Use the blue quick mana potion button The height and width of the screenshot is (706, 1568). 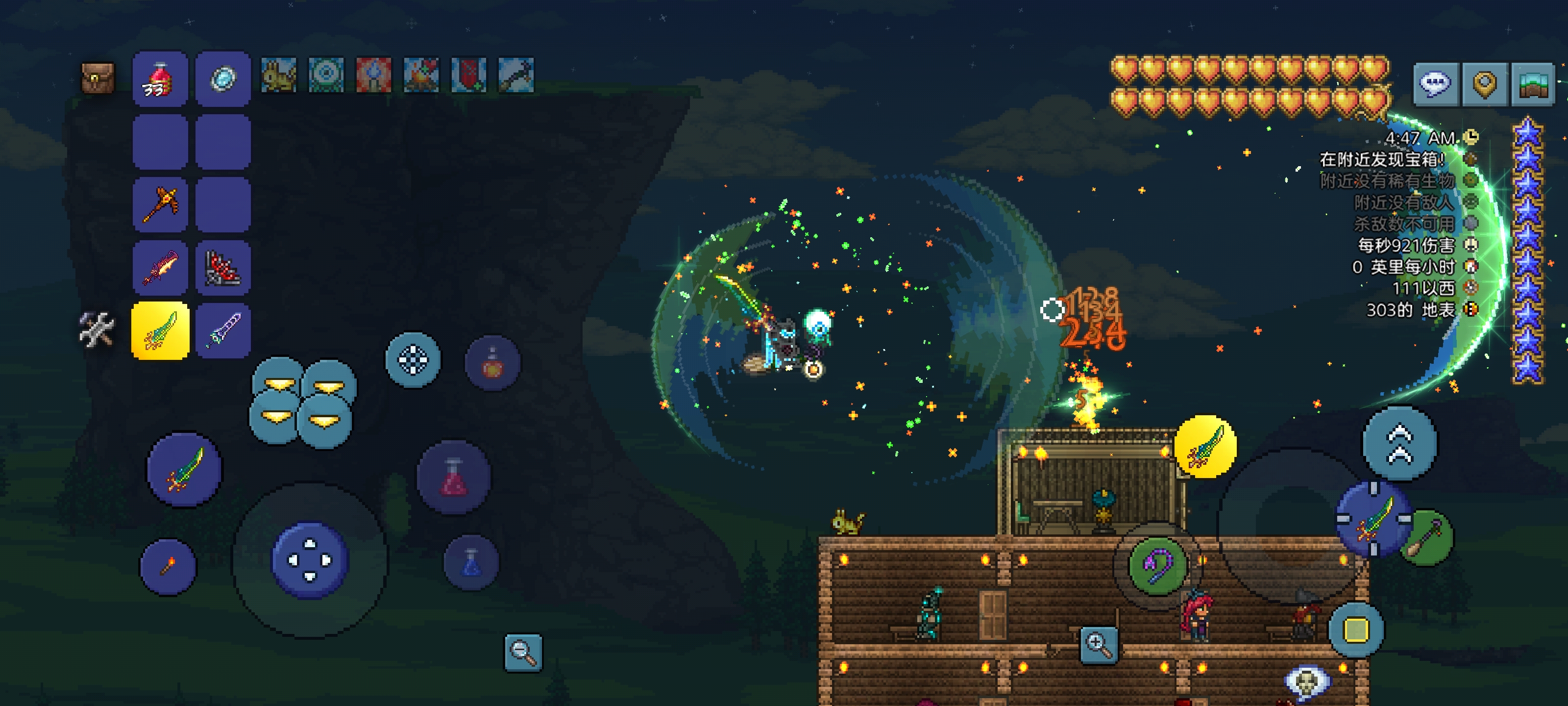point(471,563)
